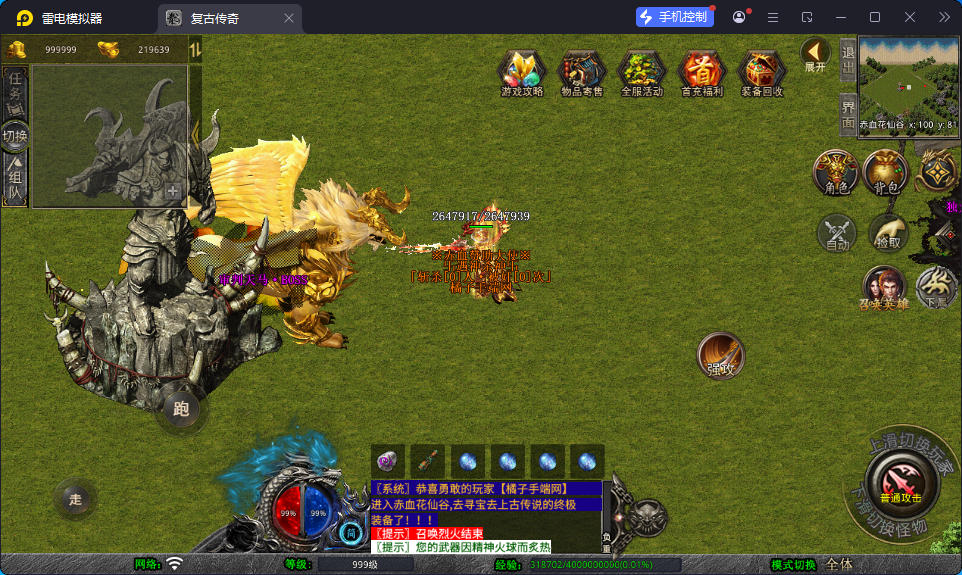Open the 物品寄售 item consignment shop
Screen dimensions: 962x575
(582, 73)
